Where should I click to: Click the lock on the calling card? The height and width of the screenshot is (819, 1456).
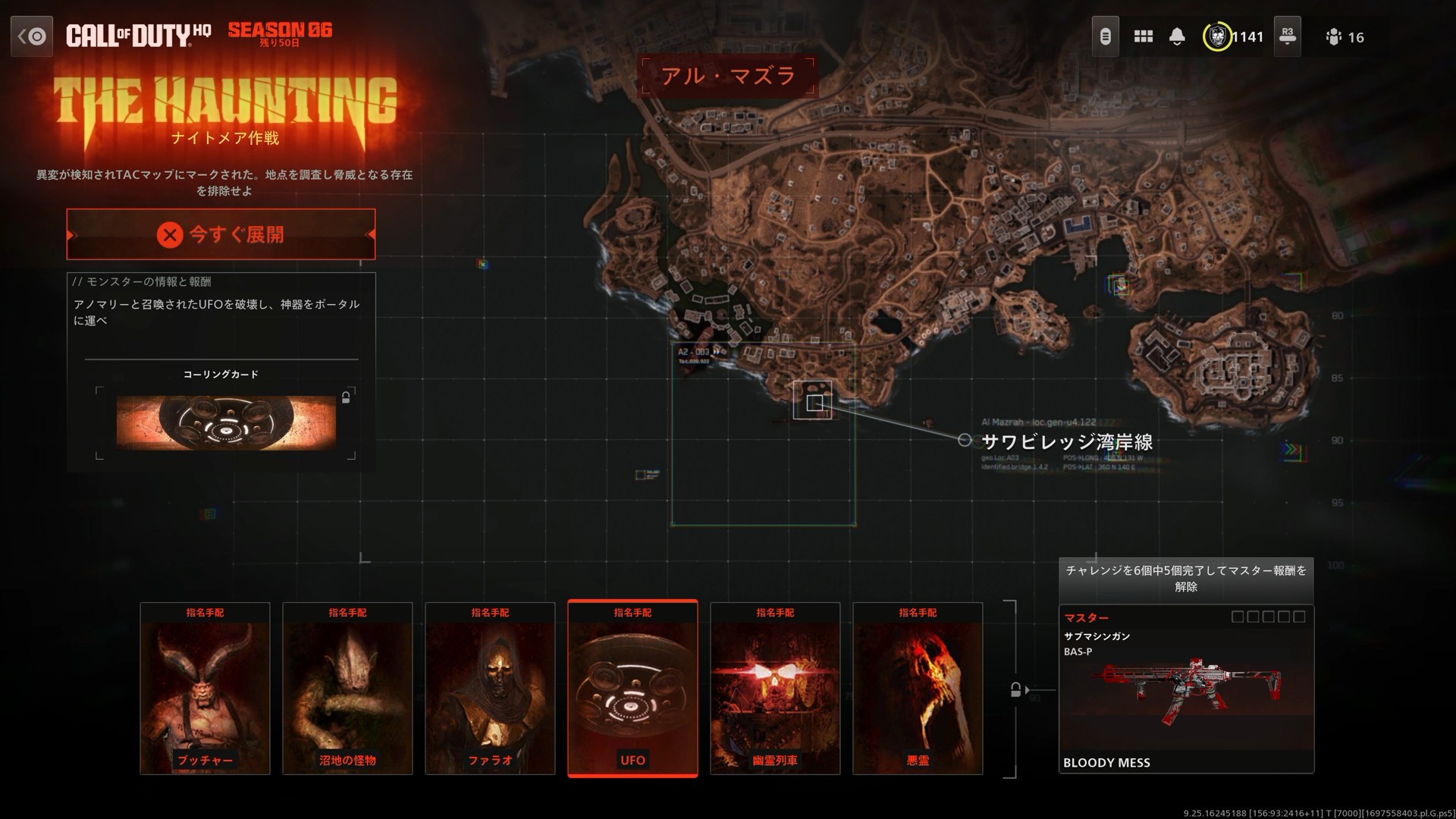click(x=347, y=397)
